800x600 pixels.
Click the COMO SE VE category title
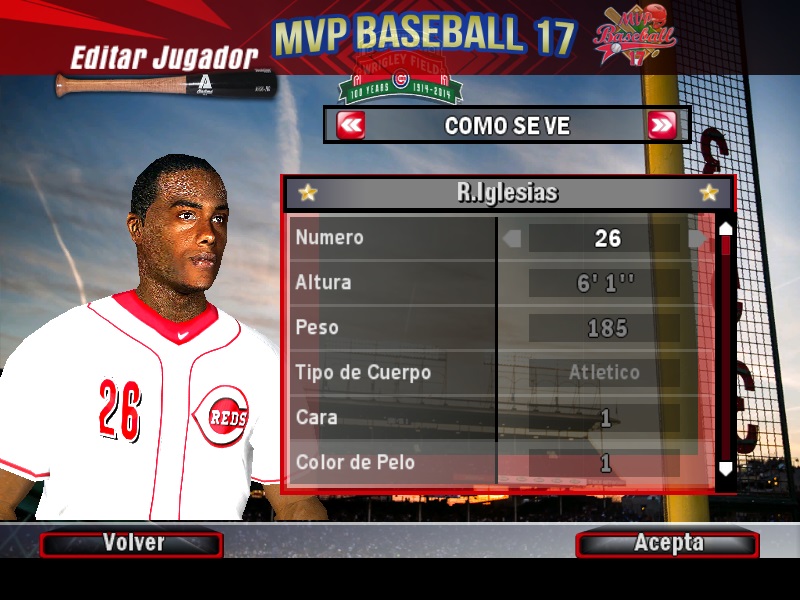pos(506,126)
